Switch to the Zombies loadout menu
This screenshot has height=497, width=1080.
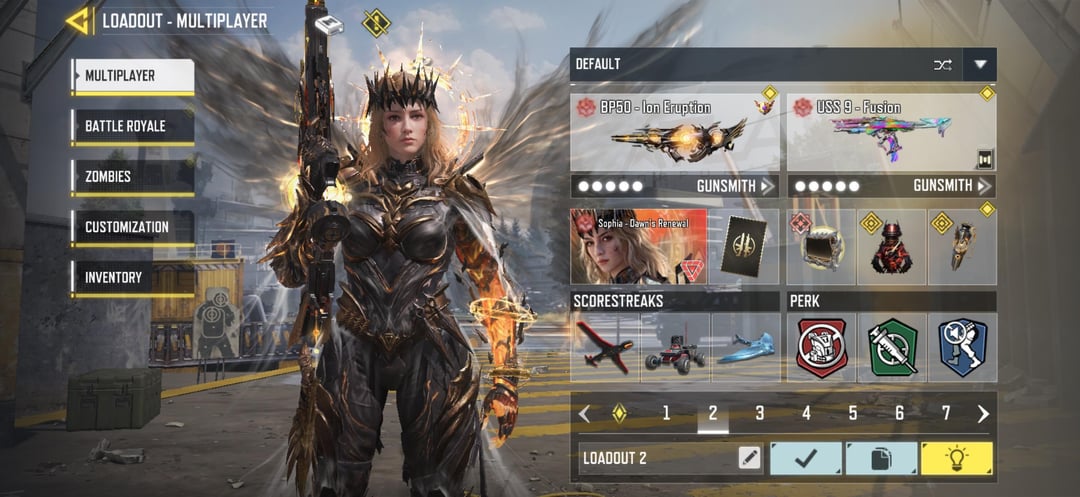tap(132, 177)
